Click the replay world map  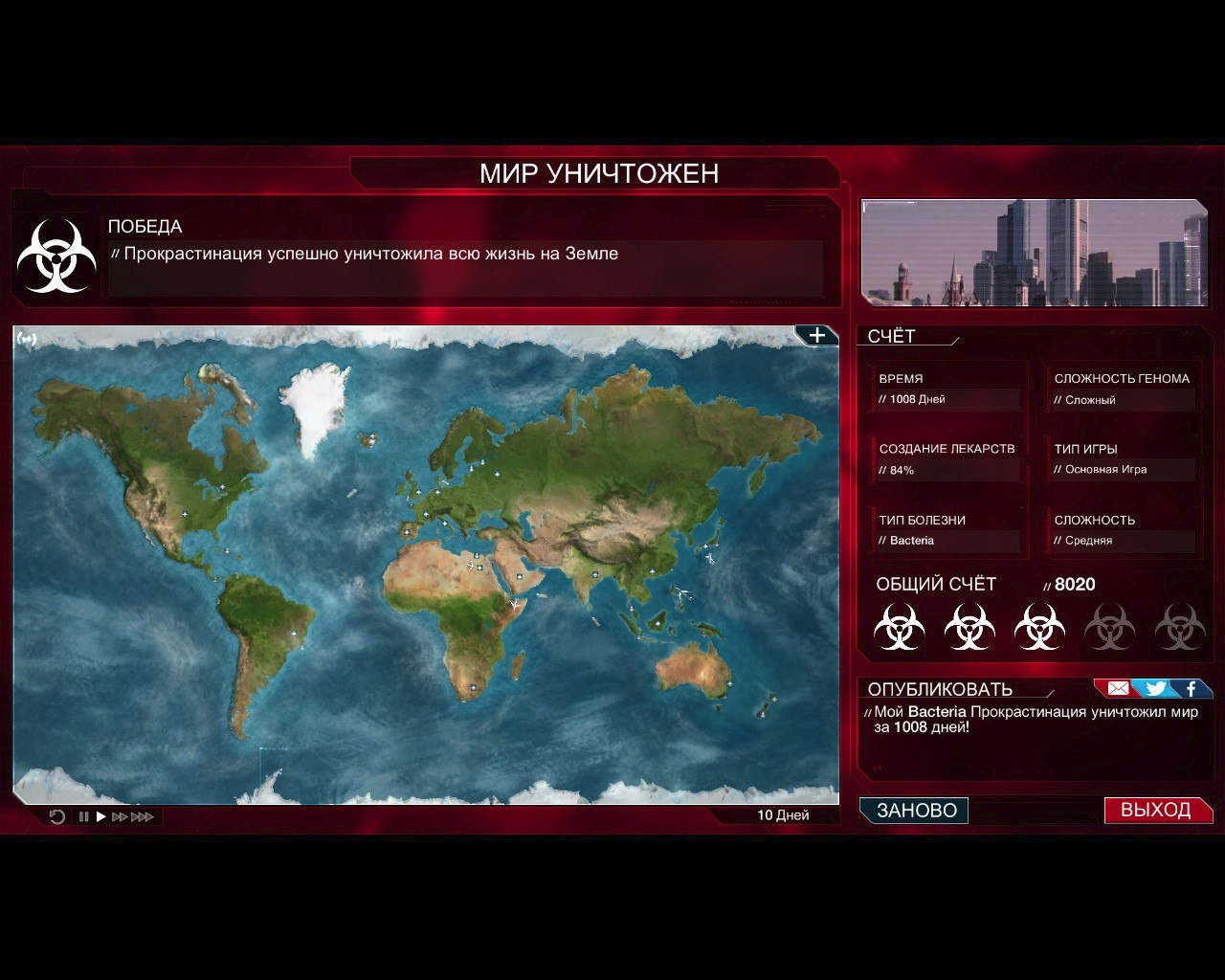pos(426,565)
